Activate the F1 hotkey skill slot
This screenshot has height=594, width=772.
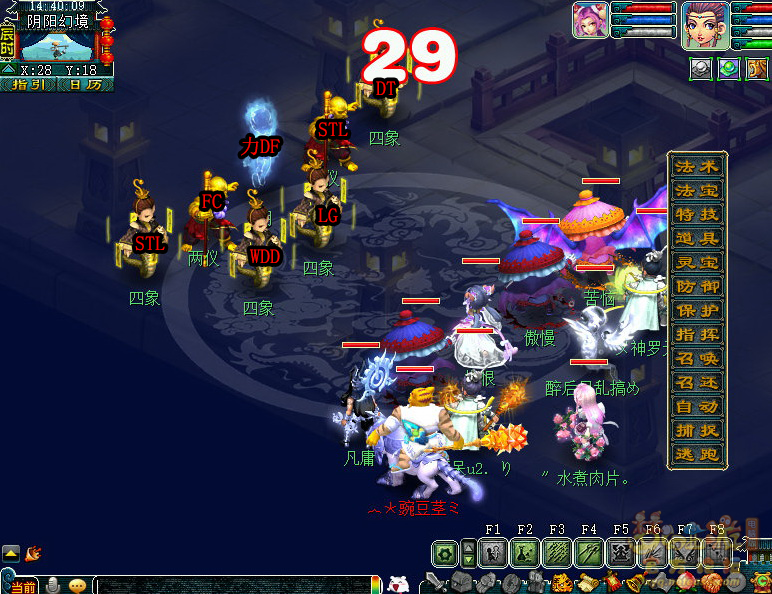[492, 553]
